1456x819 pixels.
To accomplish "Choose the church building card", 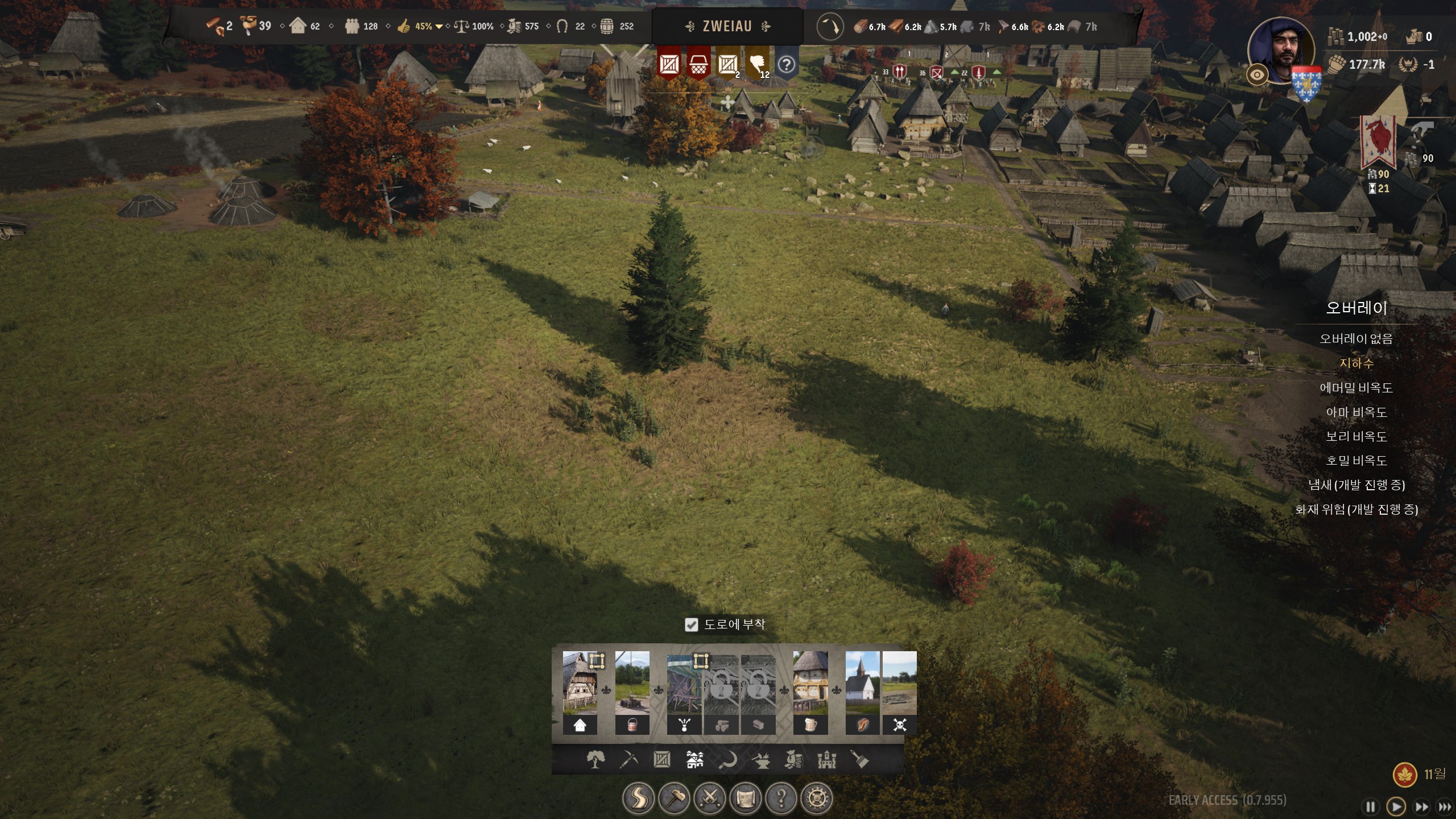I will pos(862,692).
